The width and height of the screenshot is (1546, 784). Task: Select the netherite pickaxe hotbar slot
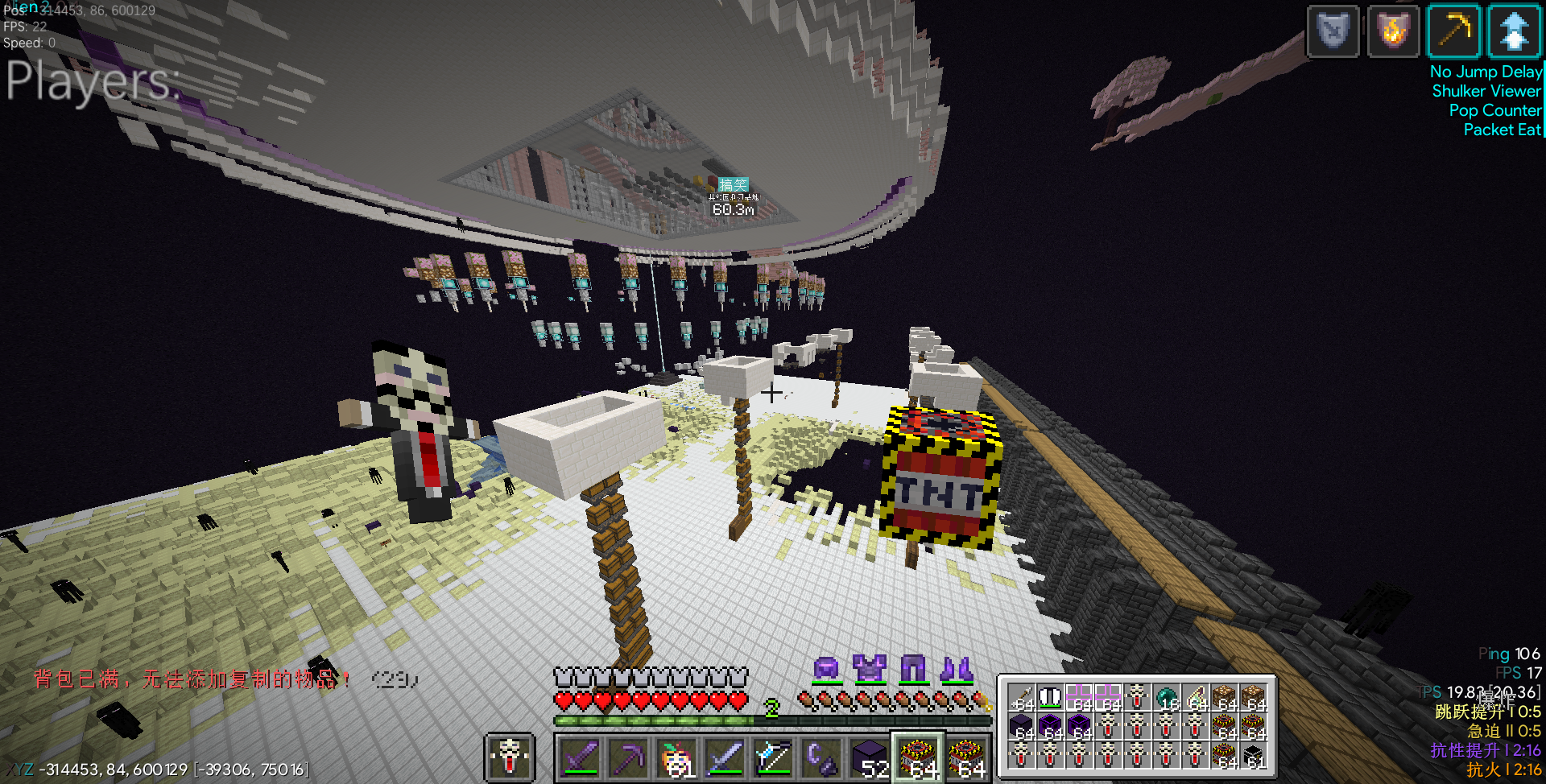click(x=629, y=758)
